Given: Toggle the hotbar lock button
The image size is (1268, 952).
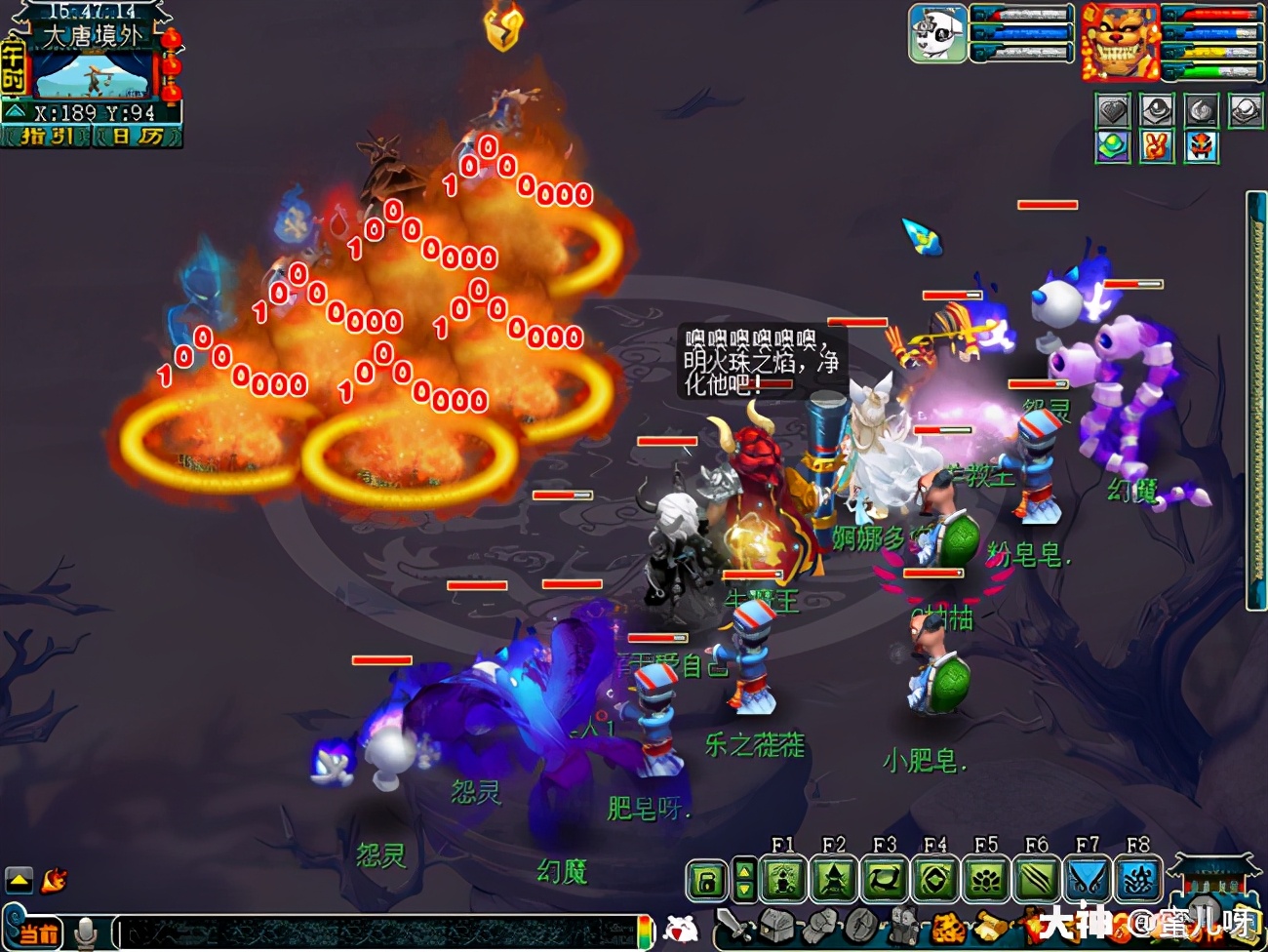Looking at the screenshot, I should click(707, 881).
